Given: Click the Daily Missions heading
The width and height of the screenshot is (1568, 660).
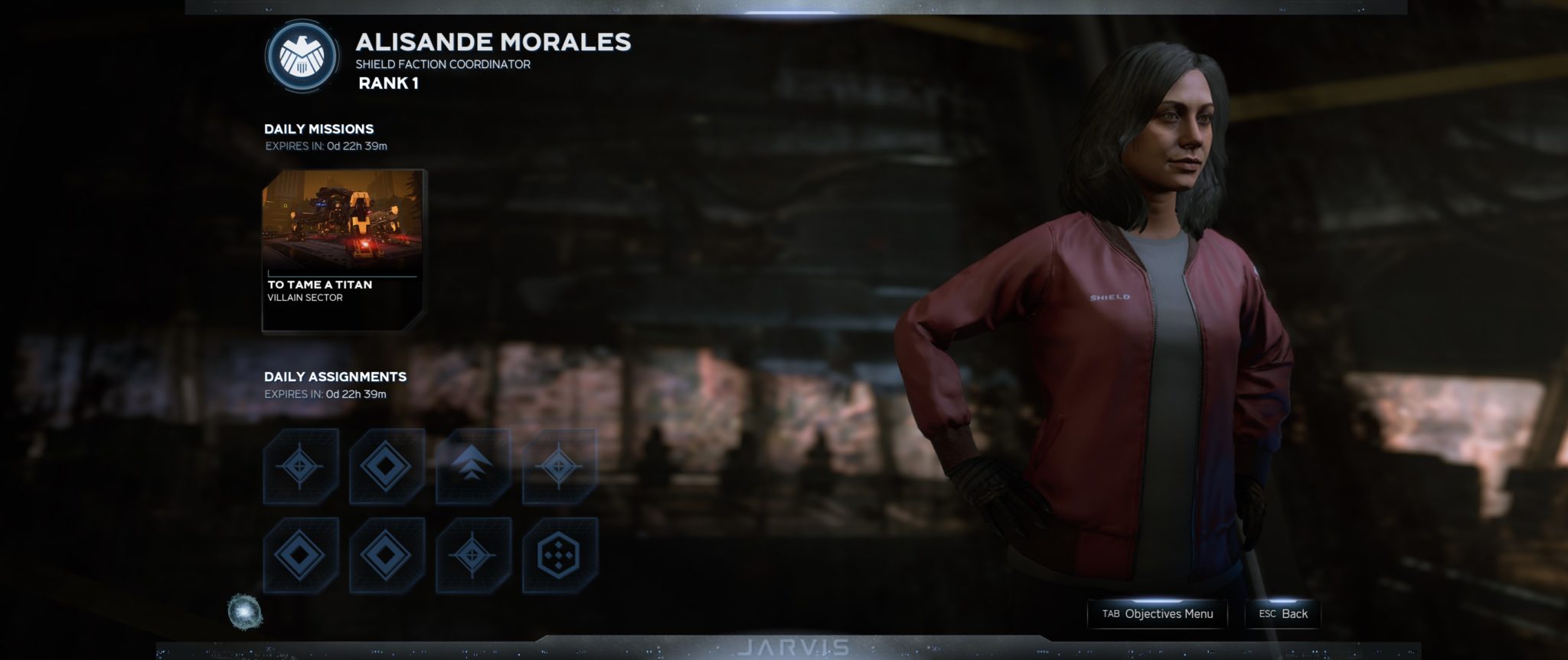Looking at the screenshot, I should pos(318,129).
